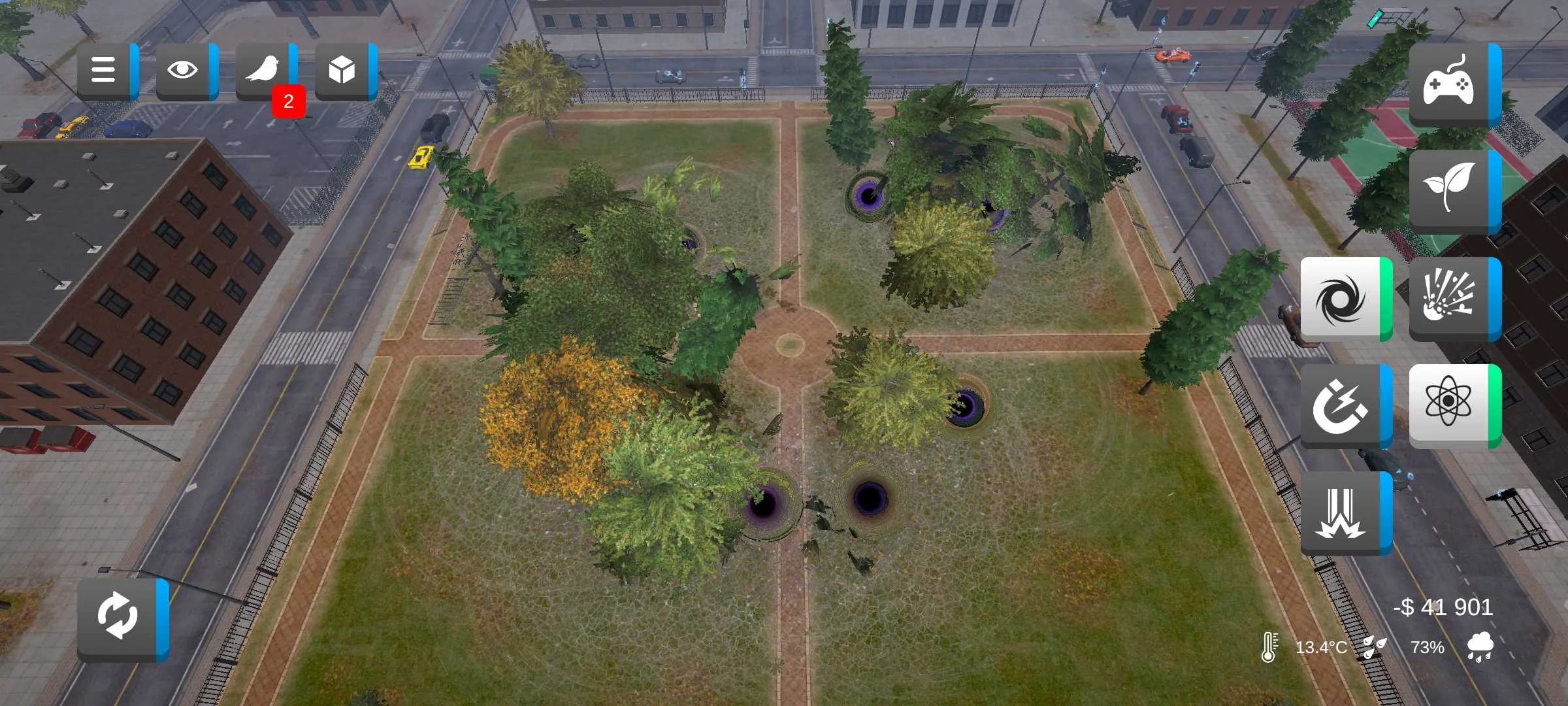The width and height of the screenshot is (1568, 706).
Task: Activate the missile strike tool
Action: (x=1342, y=513)
